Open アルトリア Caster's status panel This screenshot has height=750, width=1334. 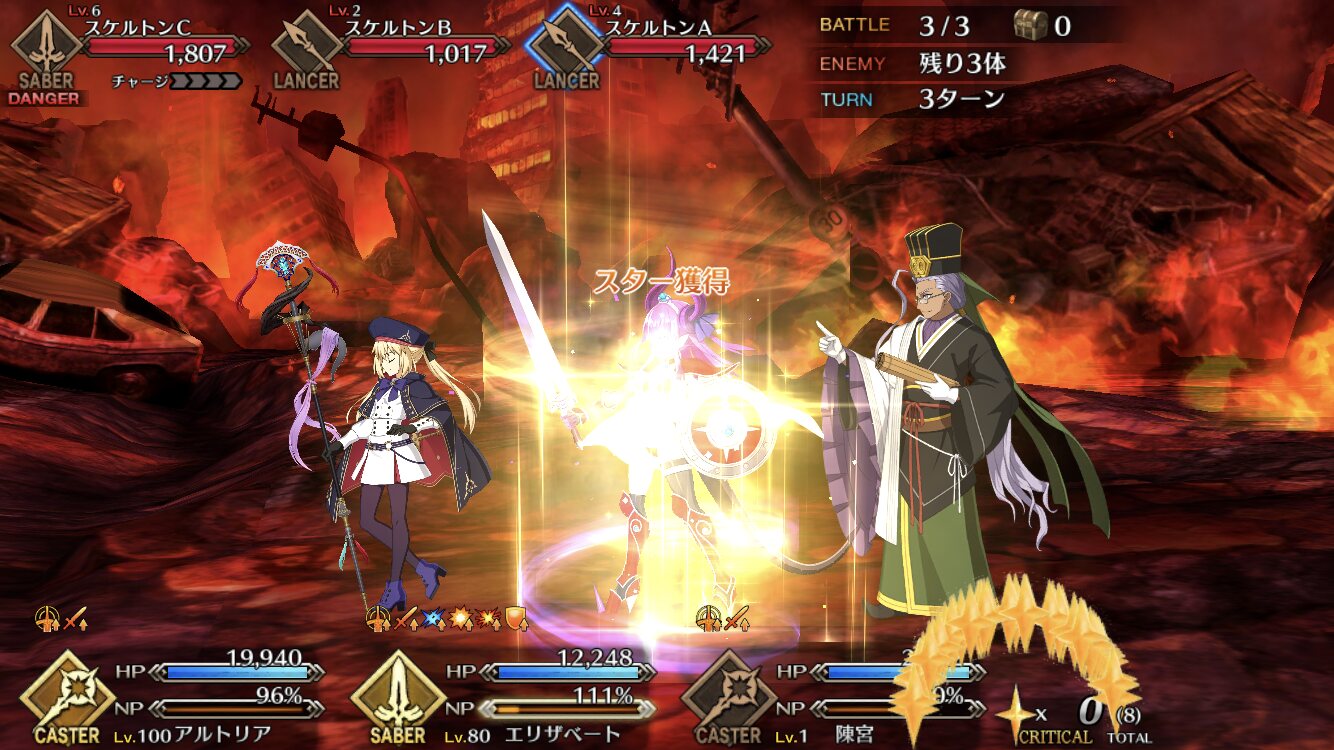(x=68, y=696)
